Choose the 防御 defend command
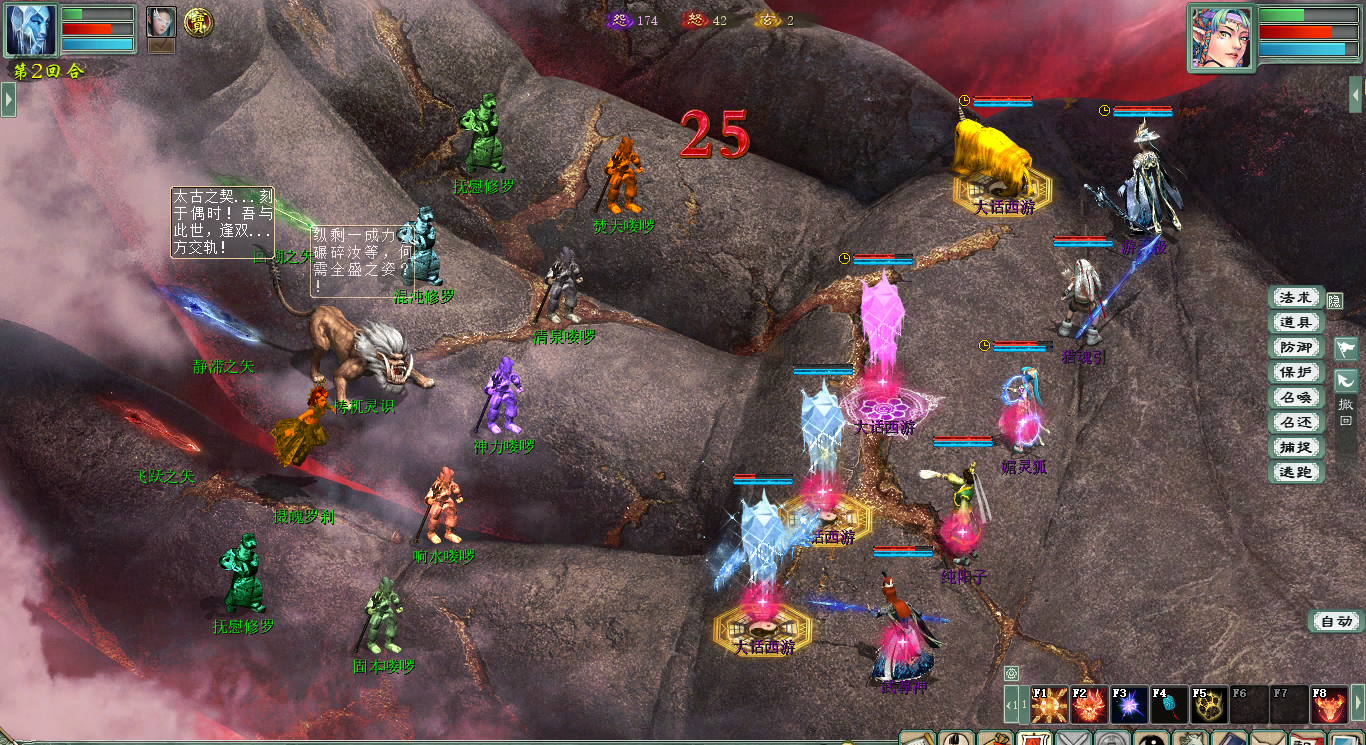1366x745 pixels. tap(1296, 348)
